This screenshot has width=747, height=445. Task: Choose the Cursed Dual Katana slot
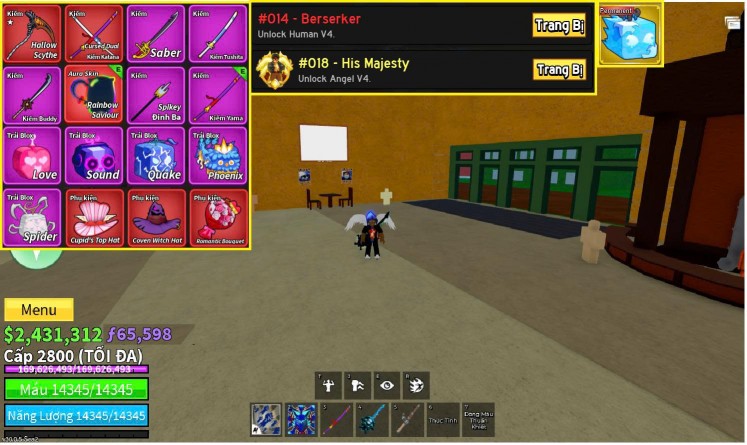[93, 35]
